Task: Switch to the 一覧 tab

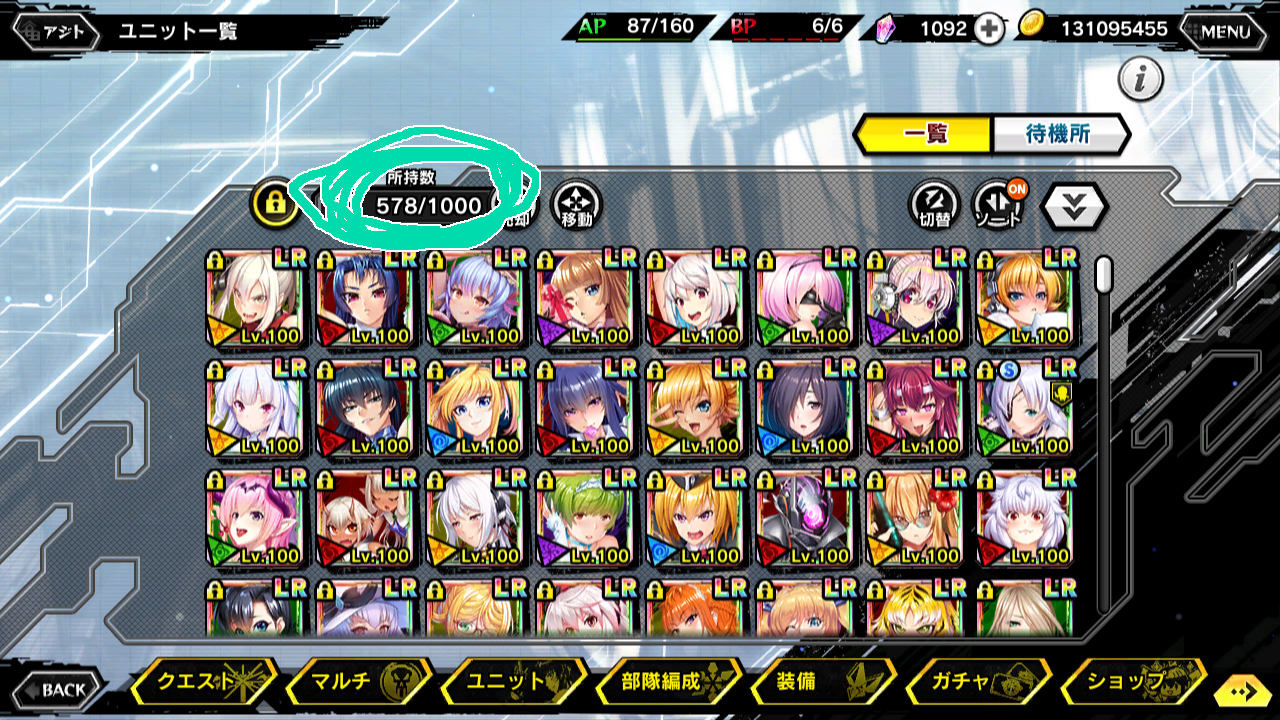Action: (923, 134)
